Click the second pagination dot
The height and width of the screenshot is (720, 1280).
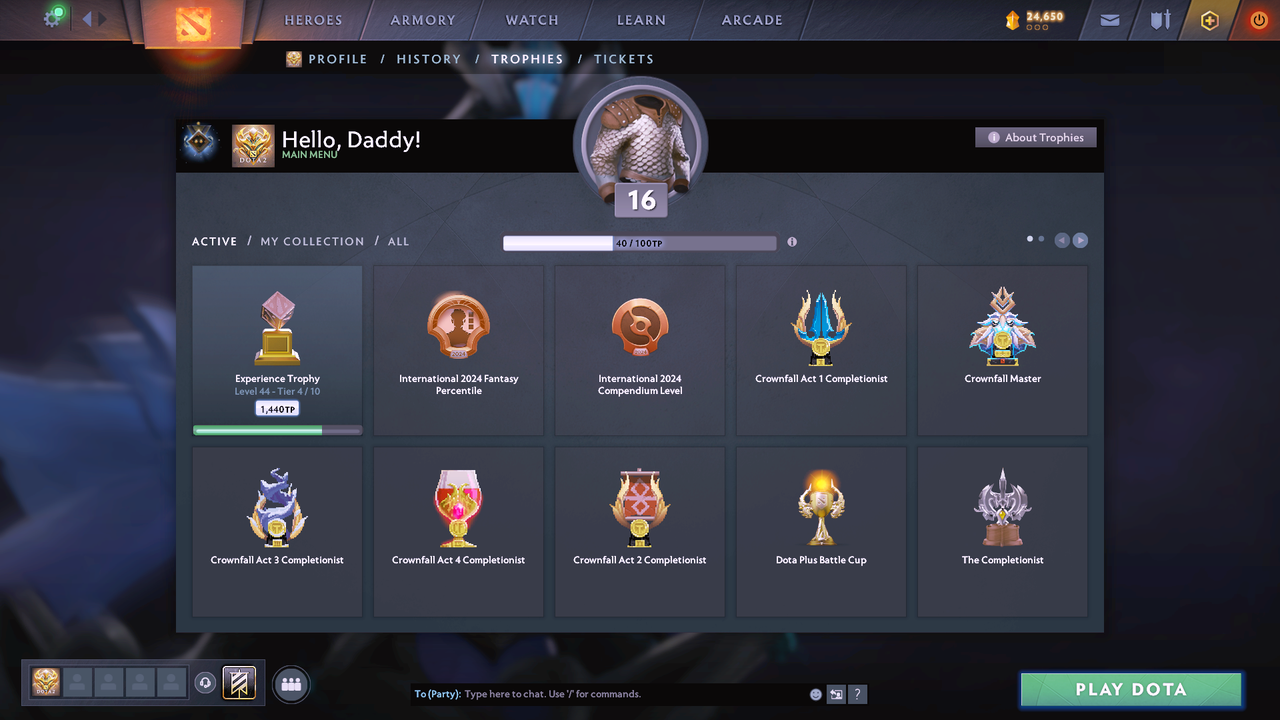tap(1040, 239)
